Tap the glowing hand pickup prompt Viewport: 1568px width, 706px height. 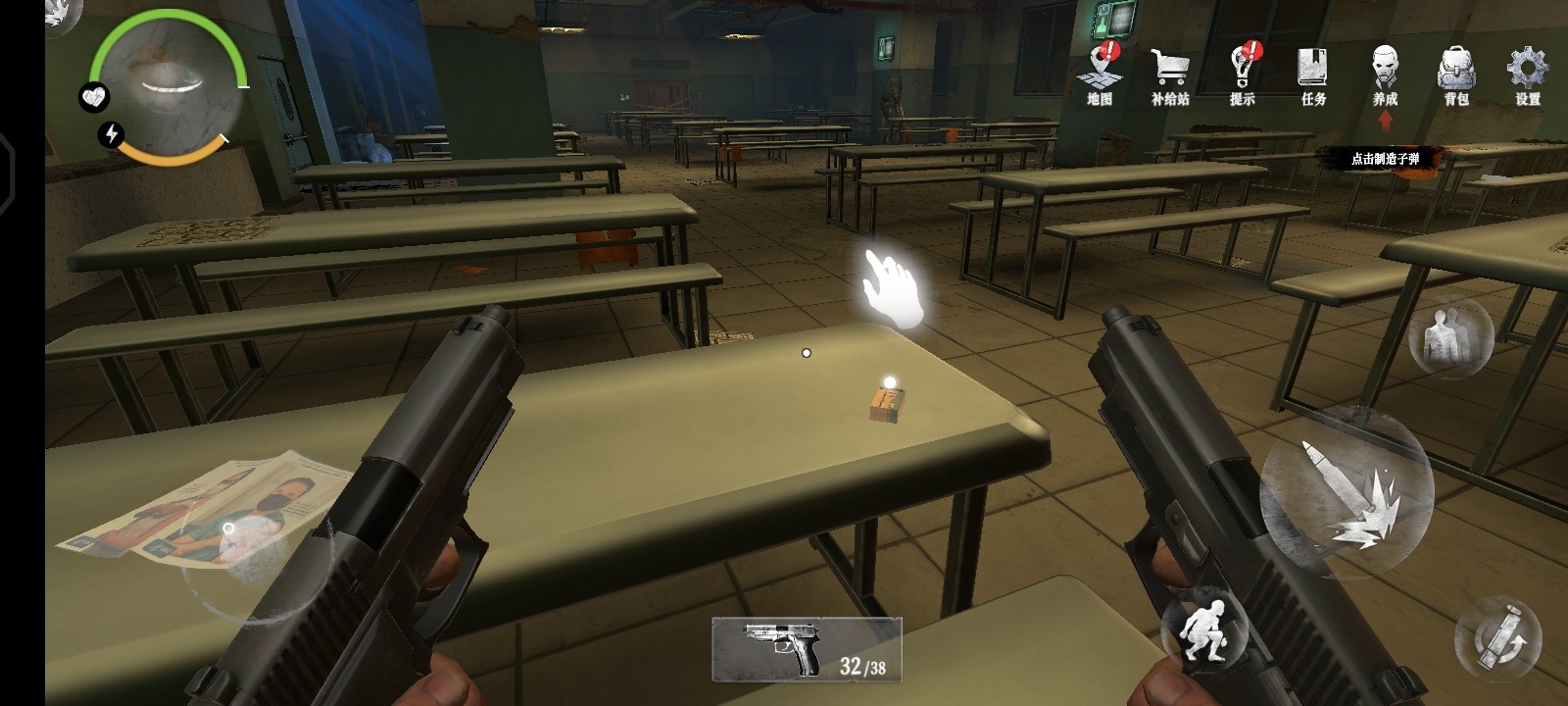coord(892,287)
